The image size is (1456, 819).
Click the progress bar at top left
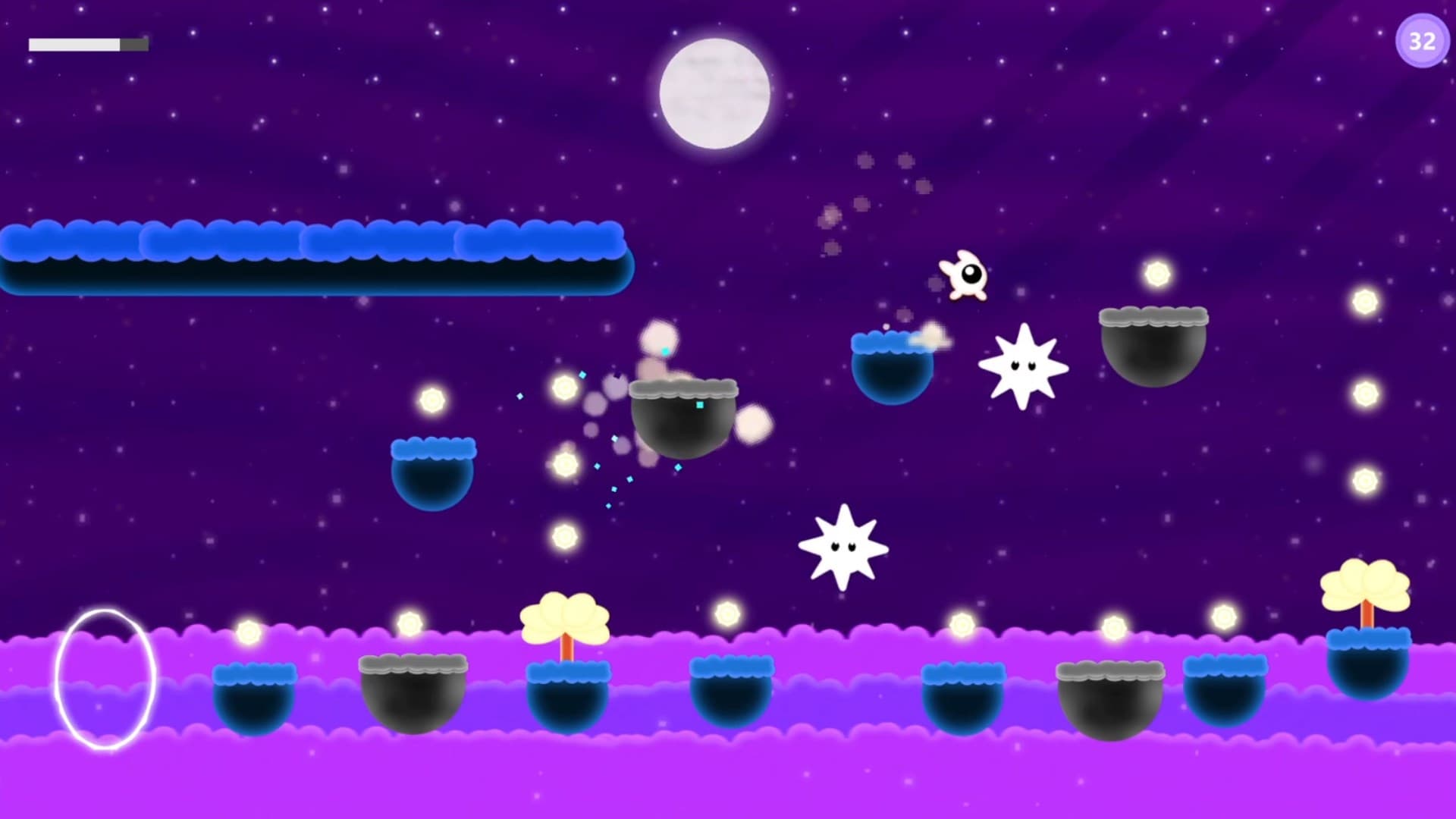(87, 44)
